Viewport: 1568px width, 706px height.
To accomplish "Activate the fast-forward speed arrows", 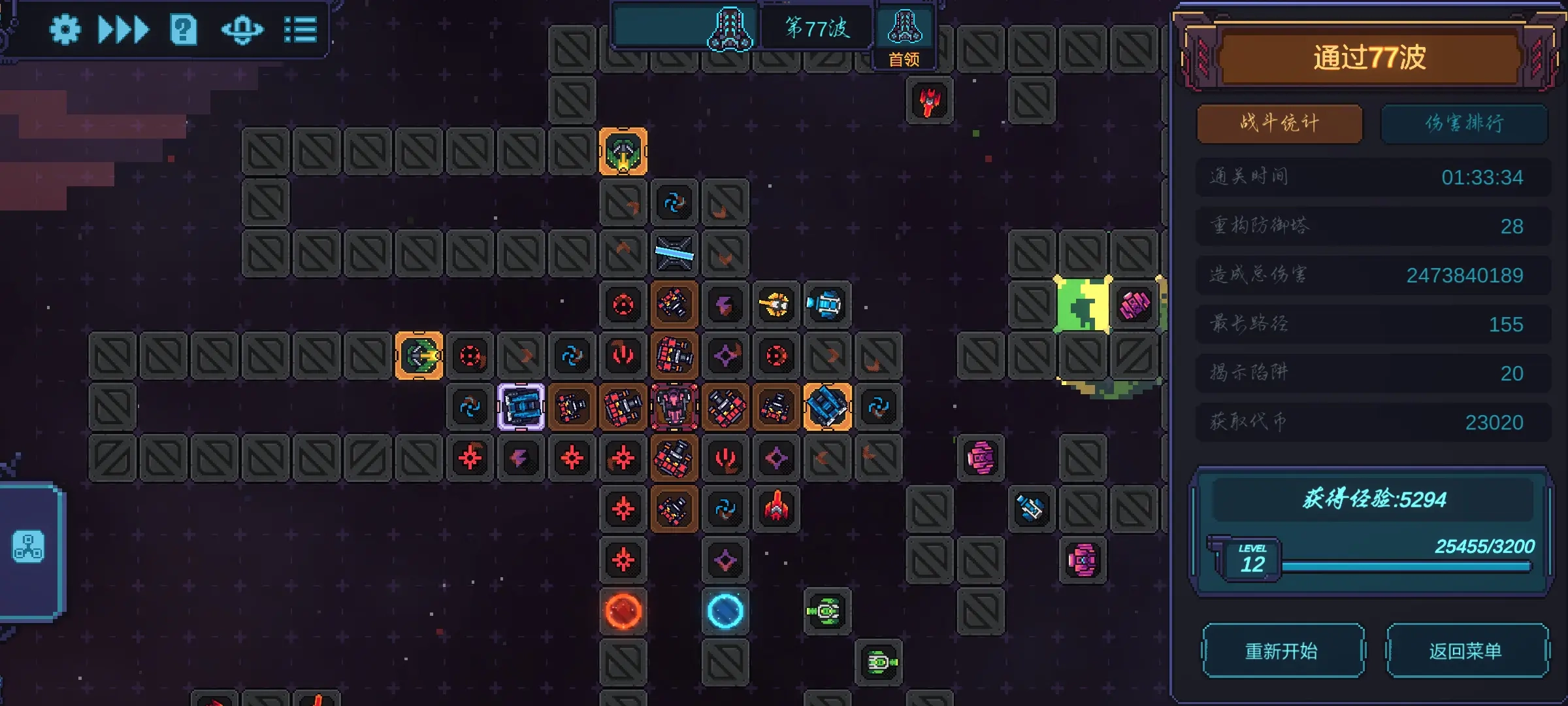I will pyautogui.click(x=123, y=29).
